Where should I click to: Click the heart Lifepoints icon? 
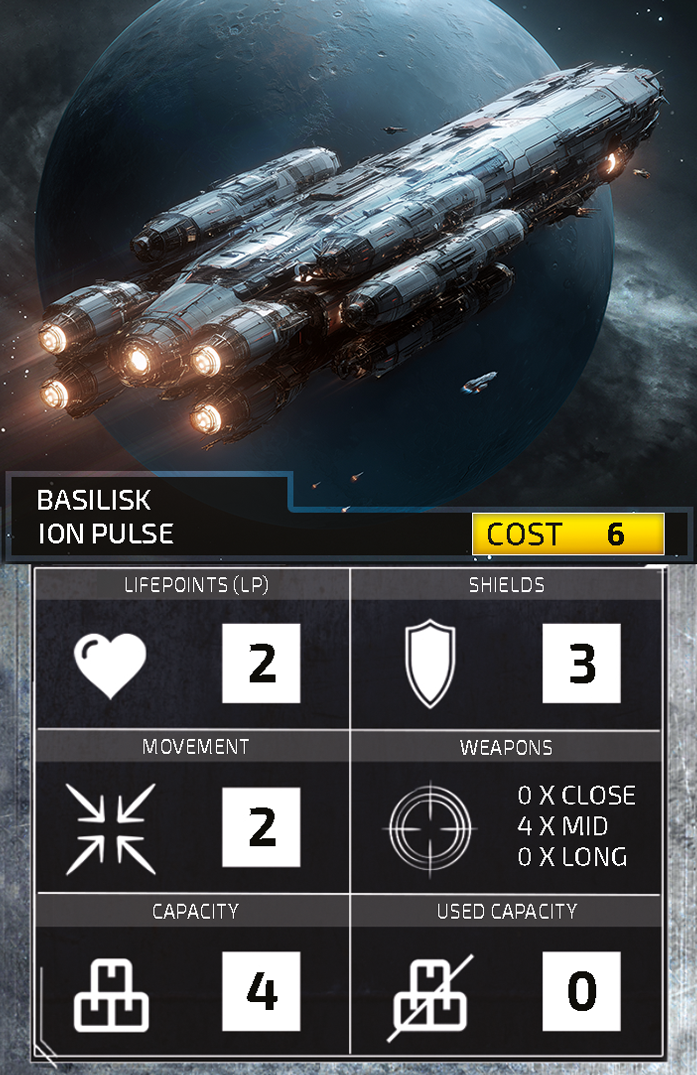click(110, 665)
